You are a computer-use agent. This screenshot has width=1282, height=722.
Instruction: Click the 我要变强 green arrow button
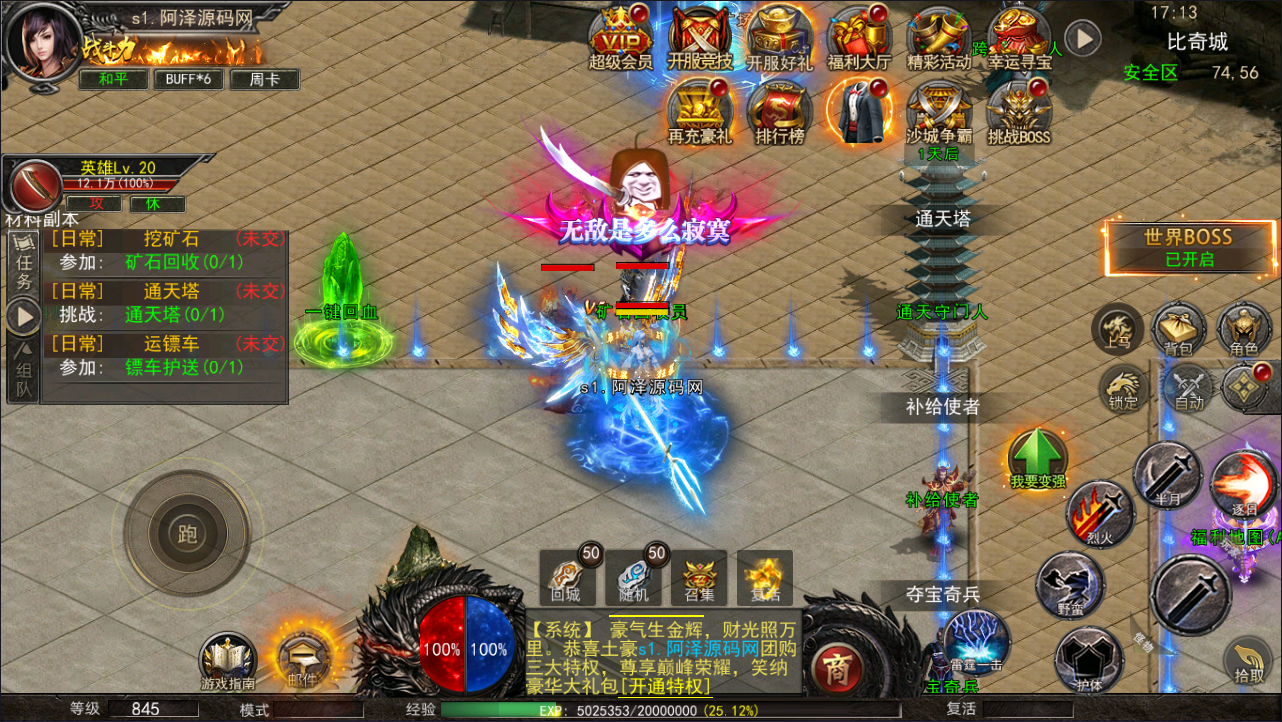(1037, 460)
